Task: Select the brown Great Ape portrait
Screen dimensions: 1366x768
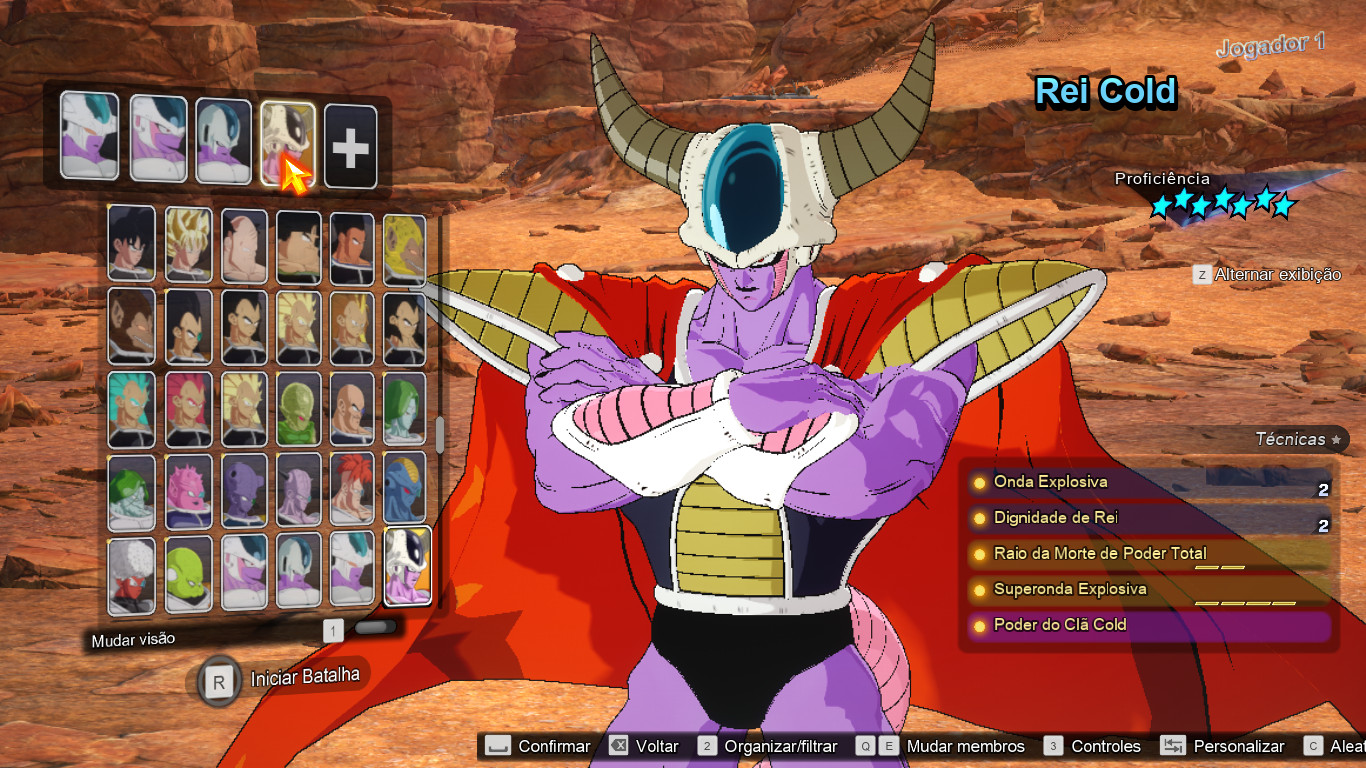Action: [131, 326]
